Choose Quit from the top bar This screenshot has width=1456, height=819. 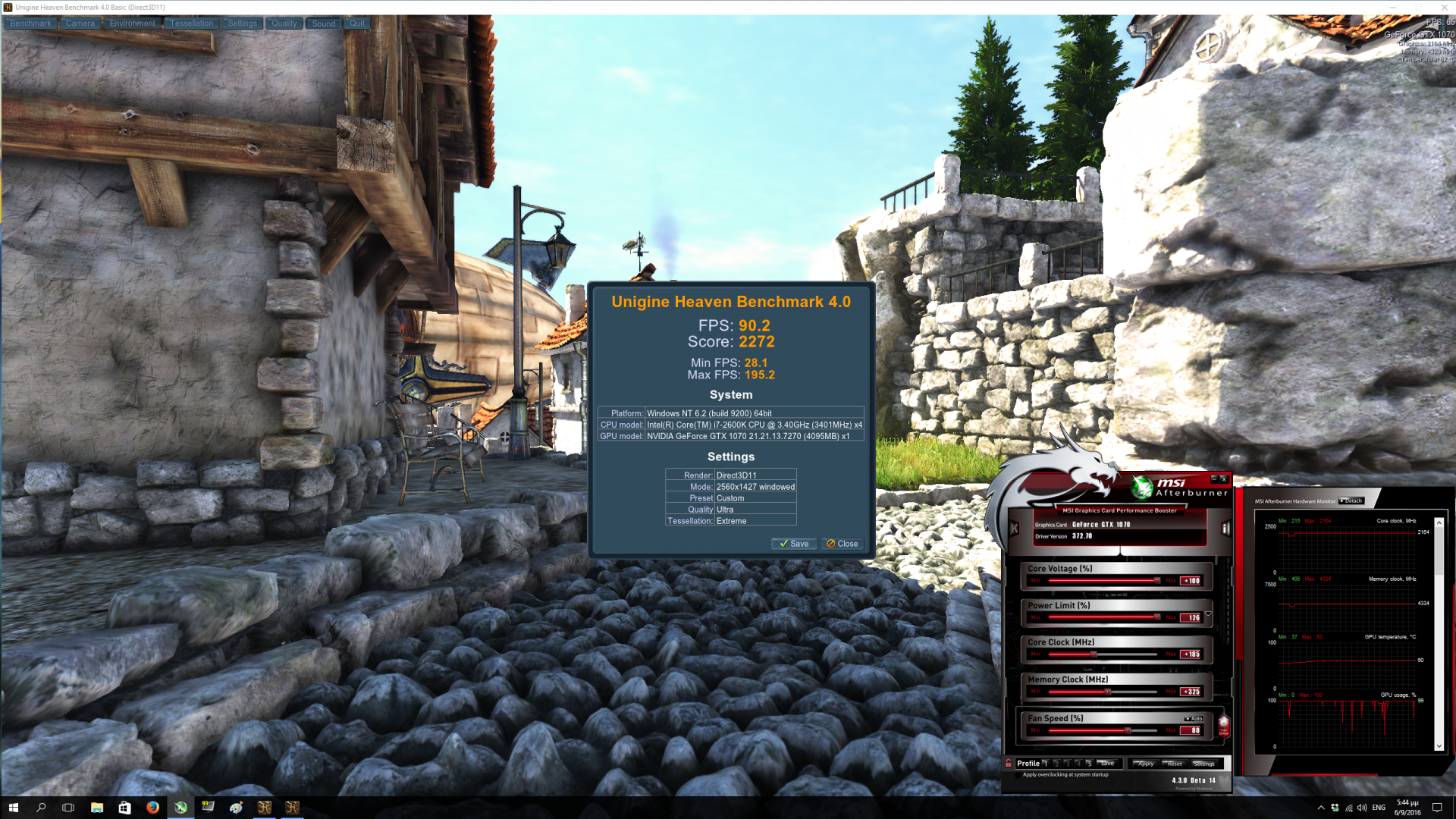(356, 24)
